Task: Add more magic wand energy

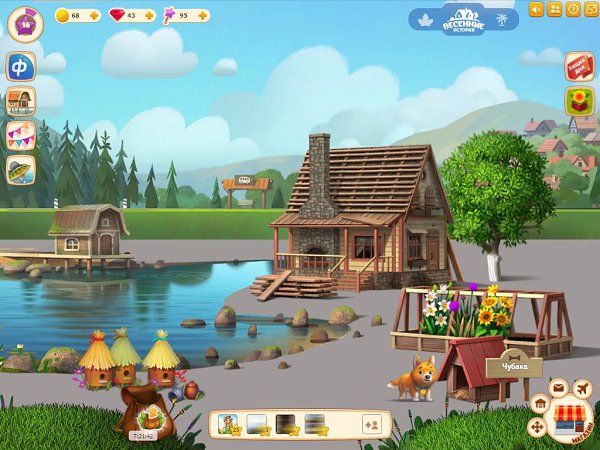Action: pos(204,16)
